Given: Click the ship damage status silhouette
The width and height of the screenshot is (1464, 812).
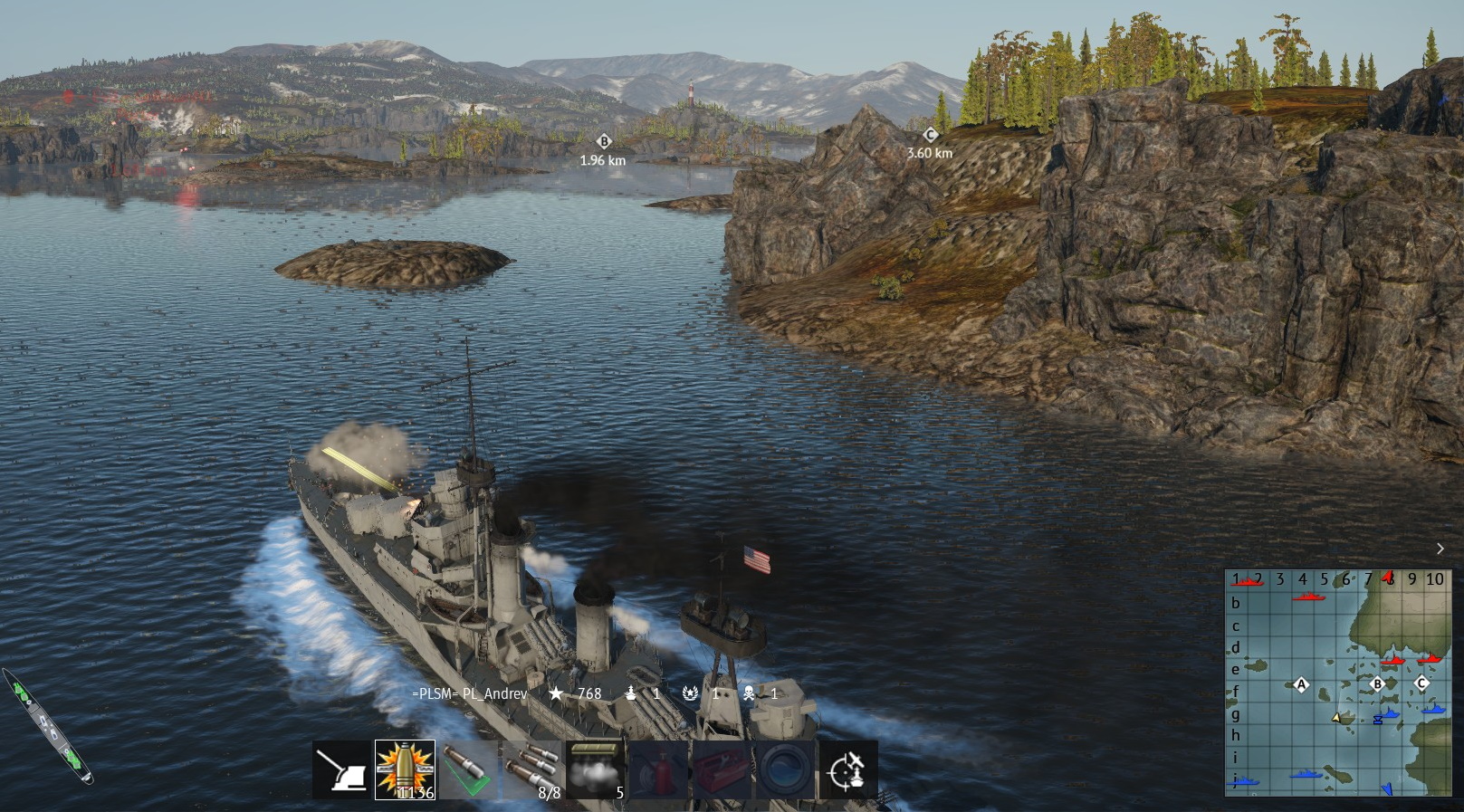Looking at the screenshot, I should click(48, 726).
